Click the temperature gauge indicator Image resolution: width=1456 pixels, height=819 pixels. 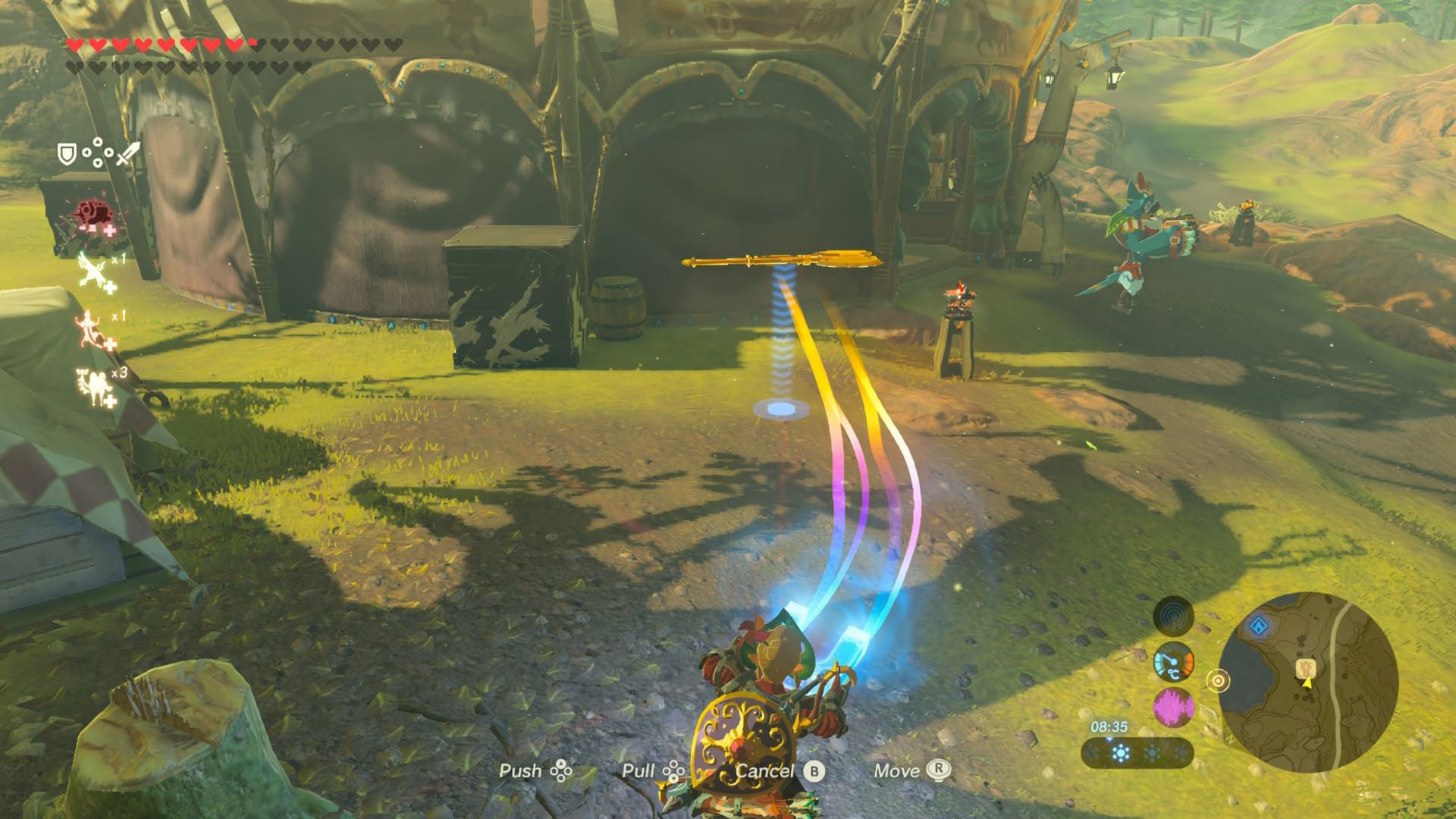point(1174,663)
